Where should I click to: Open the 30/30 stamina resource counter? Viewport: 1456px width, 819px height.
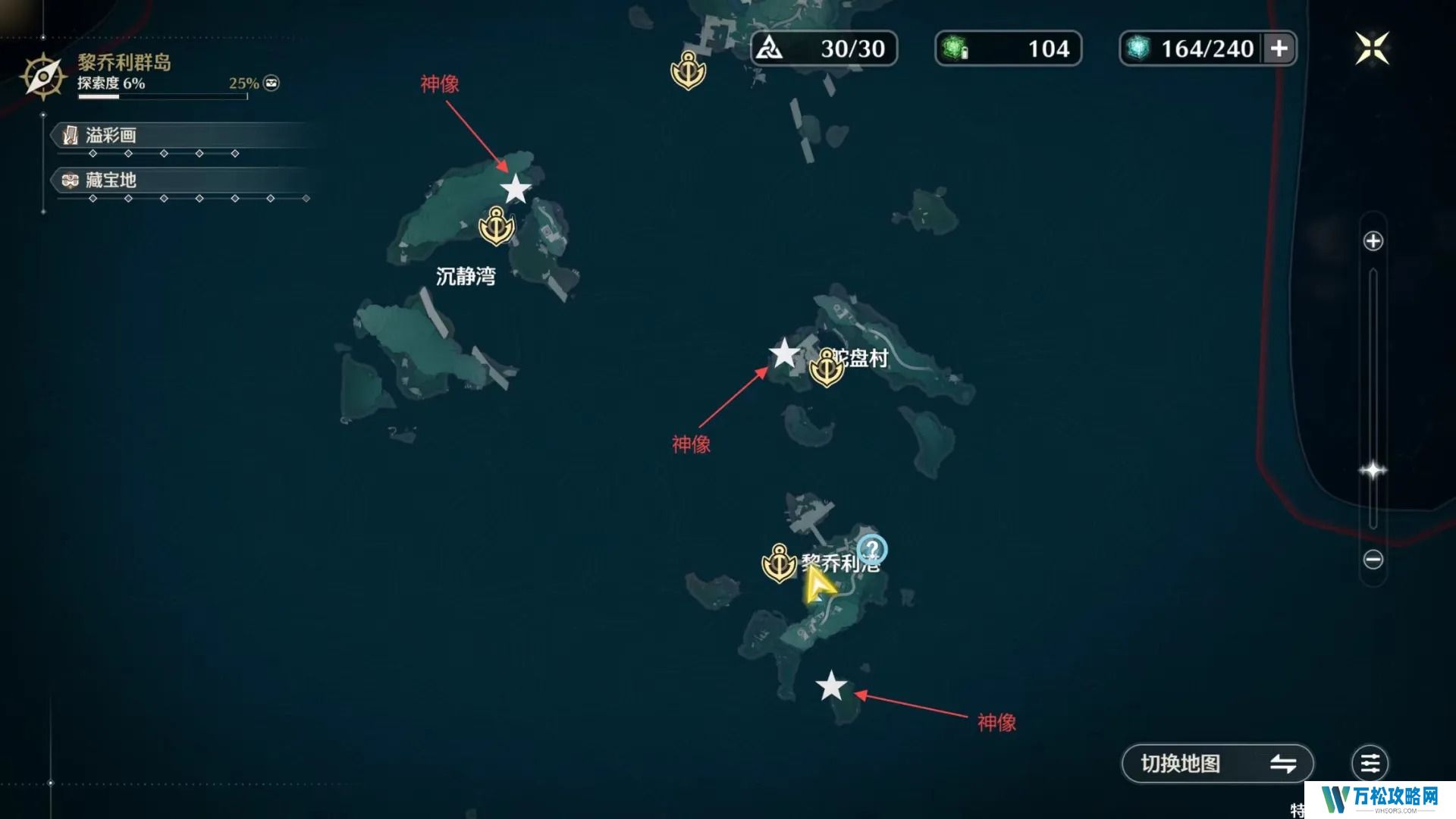tap(824, 49)
